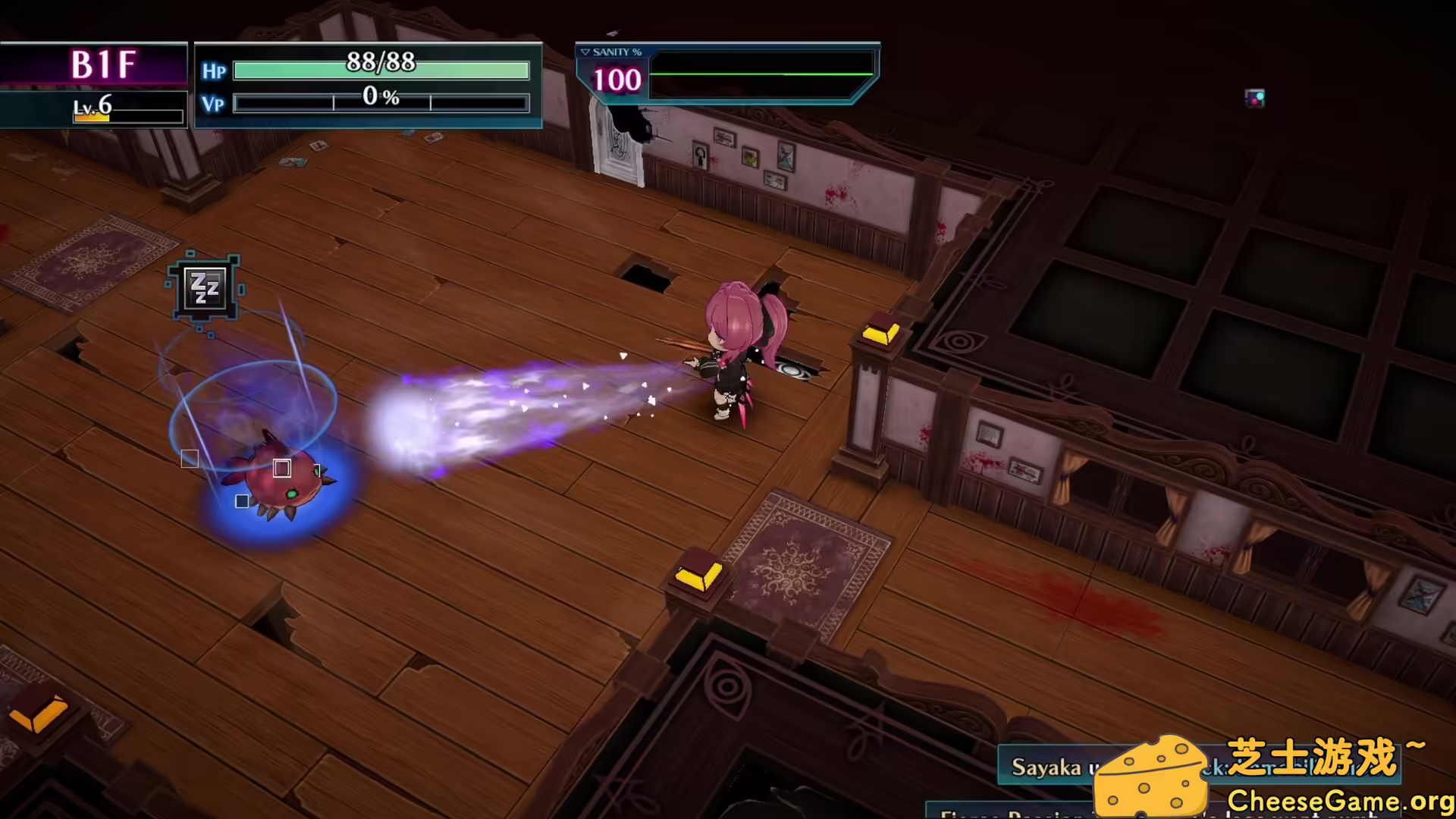Expand the SANITY % gauge via its triangle arrow
Screen dimensions: 1456x819
(585, 52)
